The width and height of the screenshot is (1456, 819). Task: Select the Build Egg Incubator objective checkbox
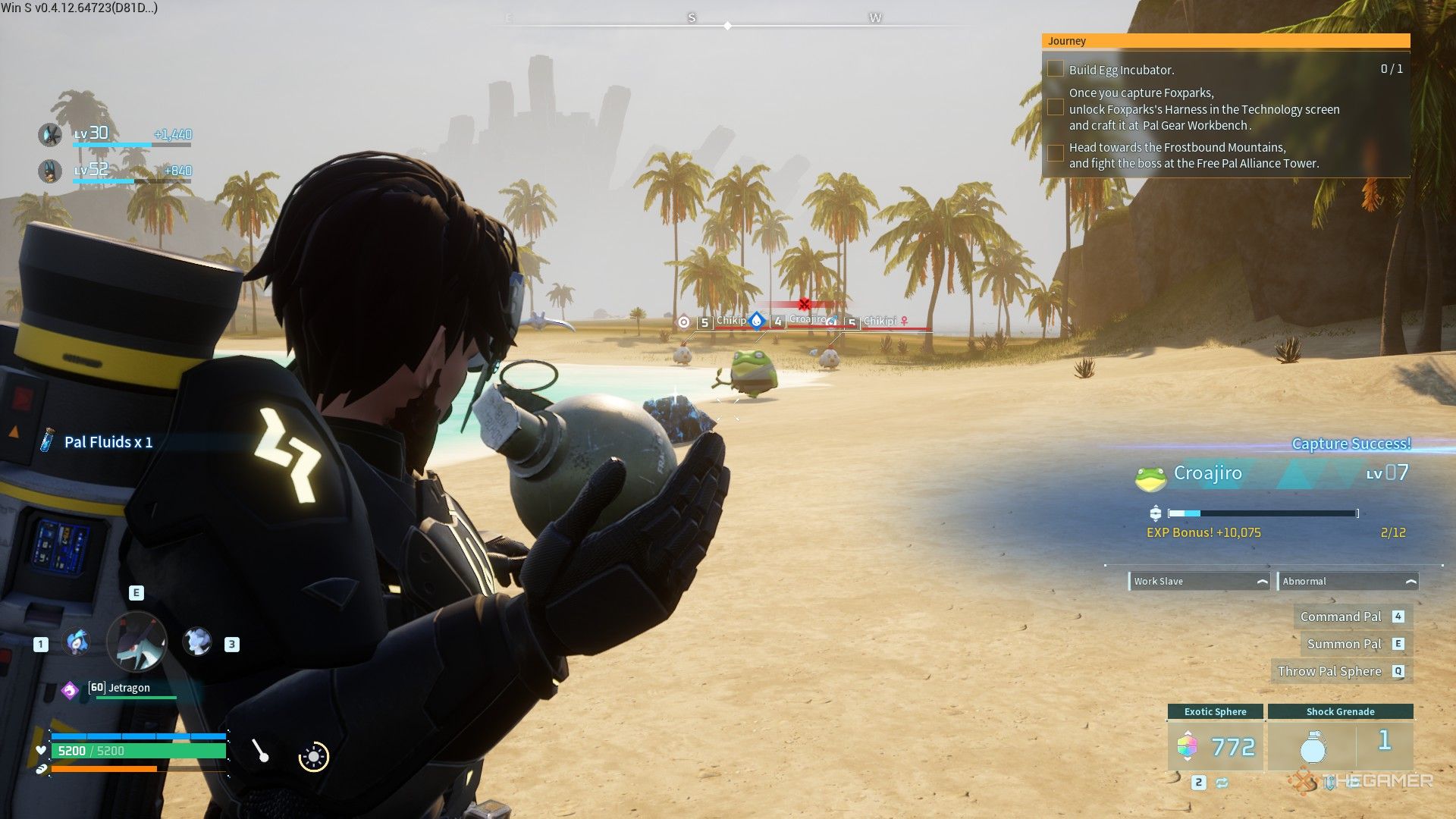tap(1055, 69)
